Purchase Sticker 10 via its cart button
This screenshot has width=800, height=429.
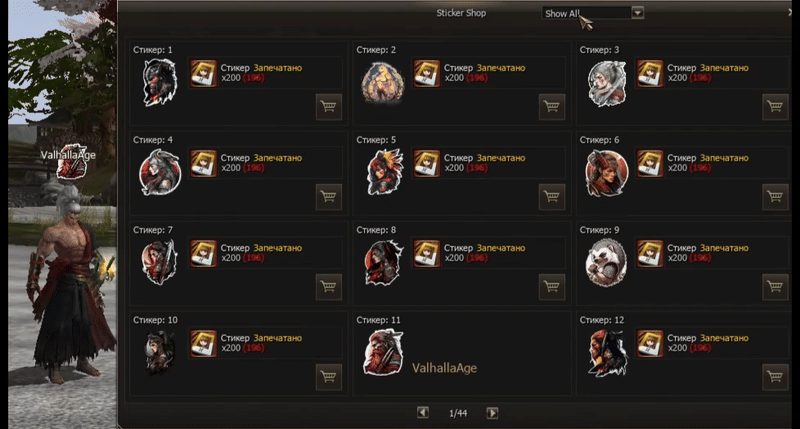(x=329, y=377)
